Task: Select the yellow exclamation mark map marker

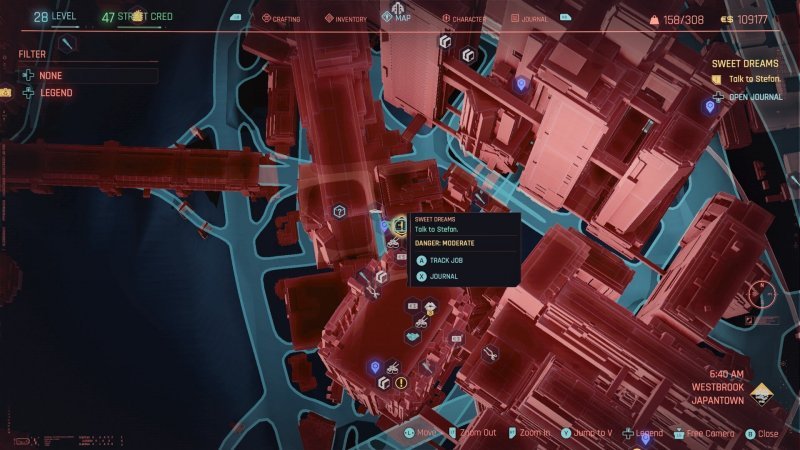Action: 401,382
